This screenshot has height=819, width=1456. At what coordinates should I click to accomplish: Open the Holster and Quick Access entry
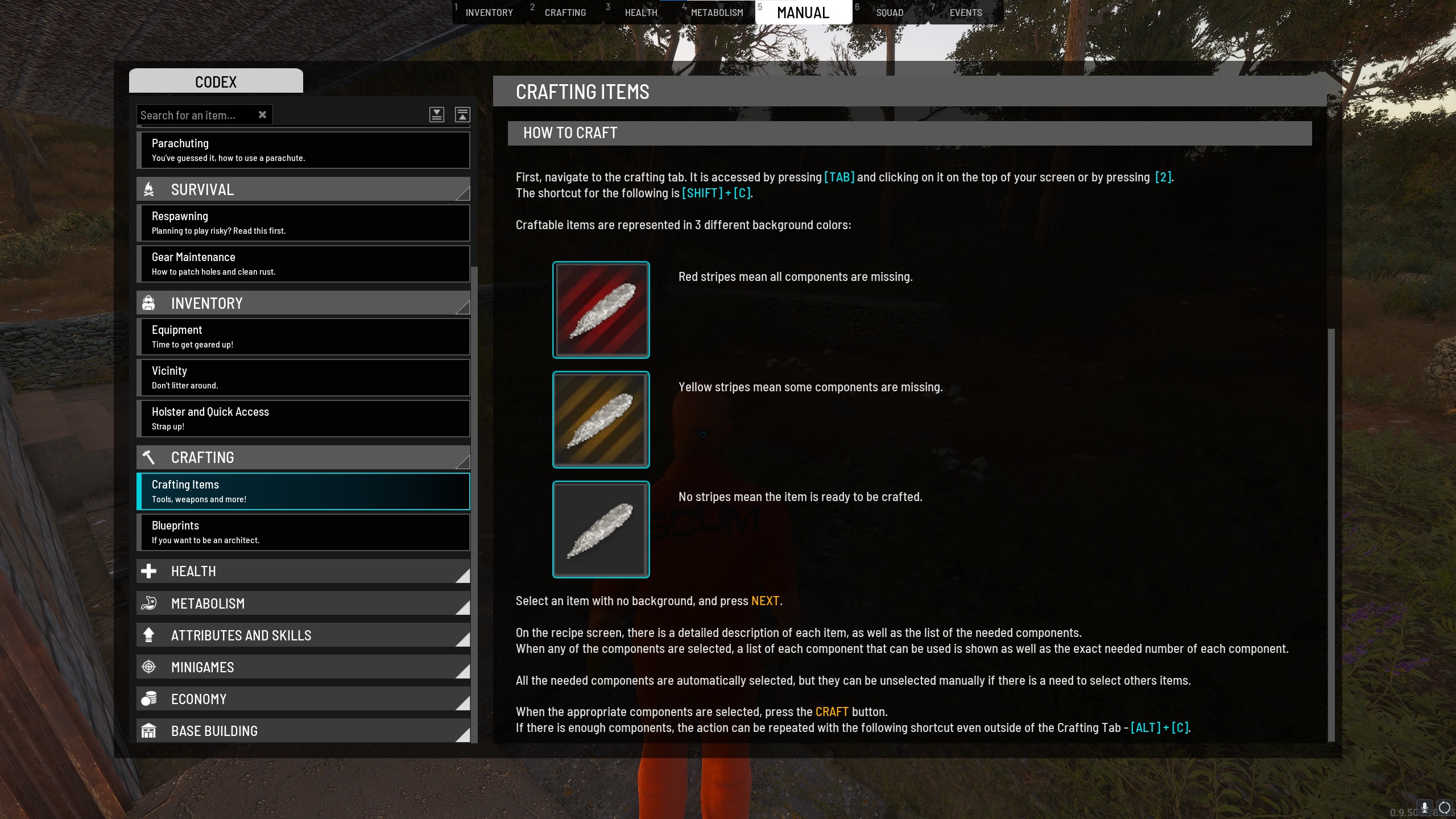pyautogui.click(x=303, y=419)
